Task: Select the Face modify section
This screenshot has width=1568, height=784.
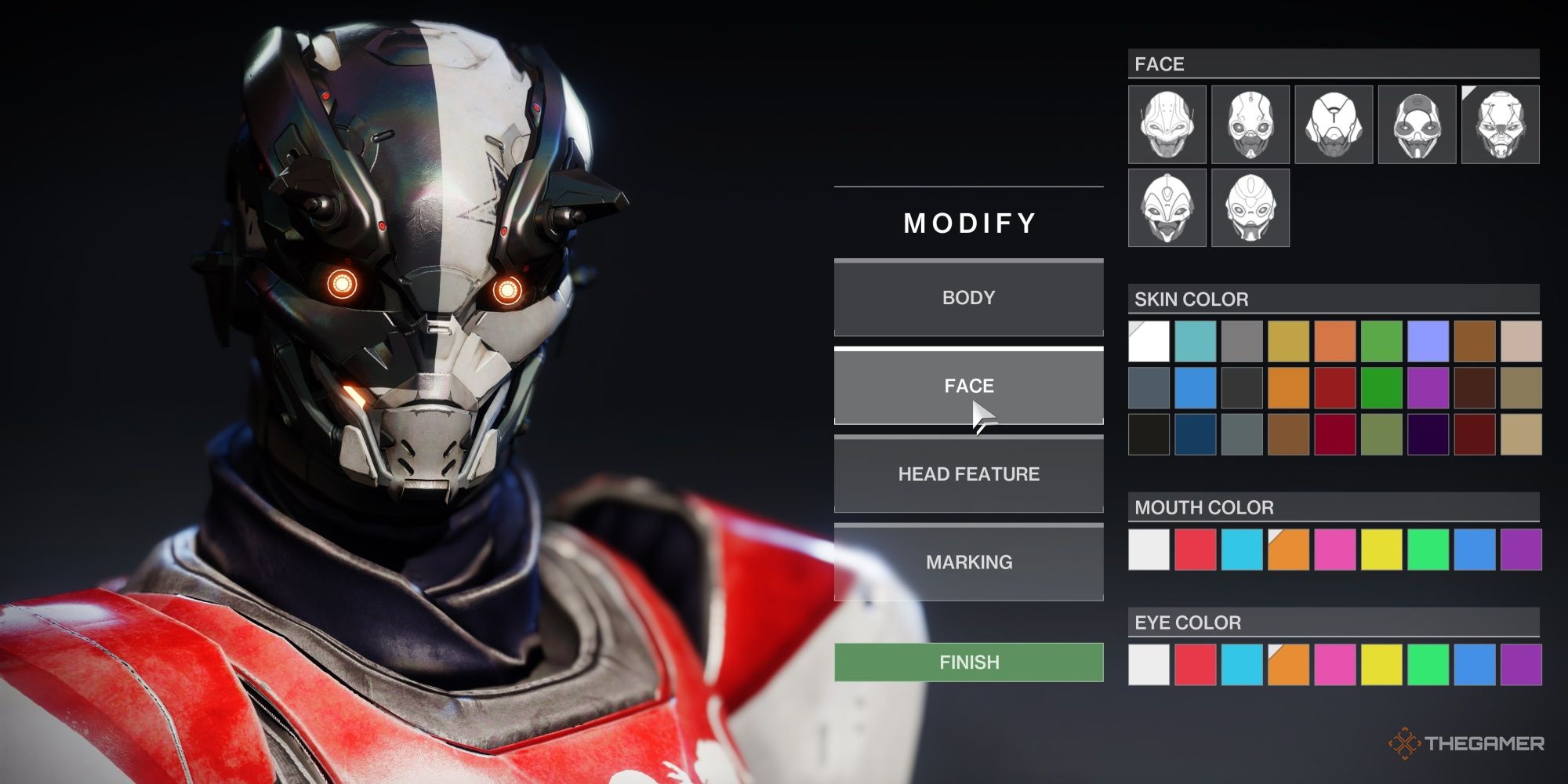Action: click(968, 386)
